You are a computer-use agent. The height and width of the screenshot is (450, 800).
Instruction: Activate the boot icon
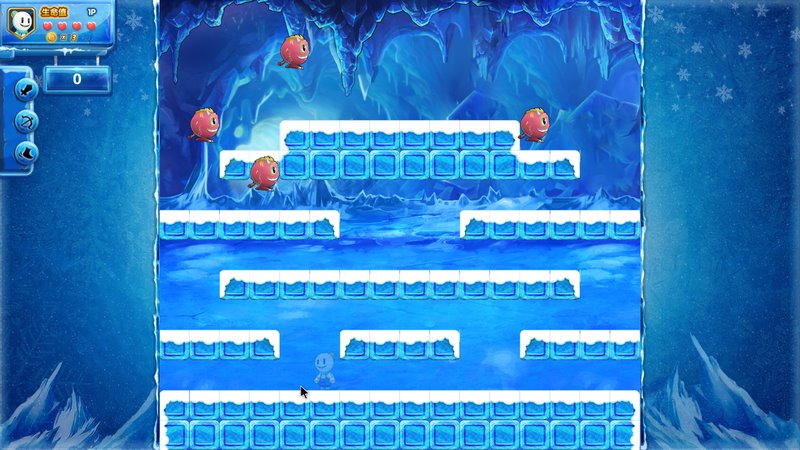point(23,152)
